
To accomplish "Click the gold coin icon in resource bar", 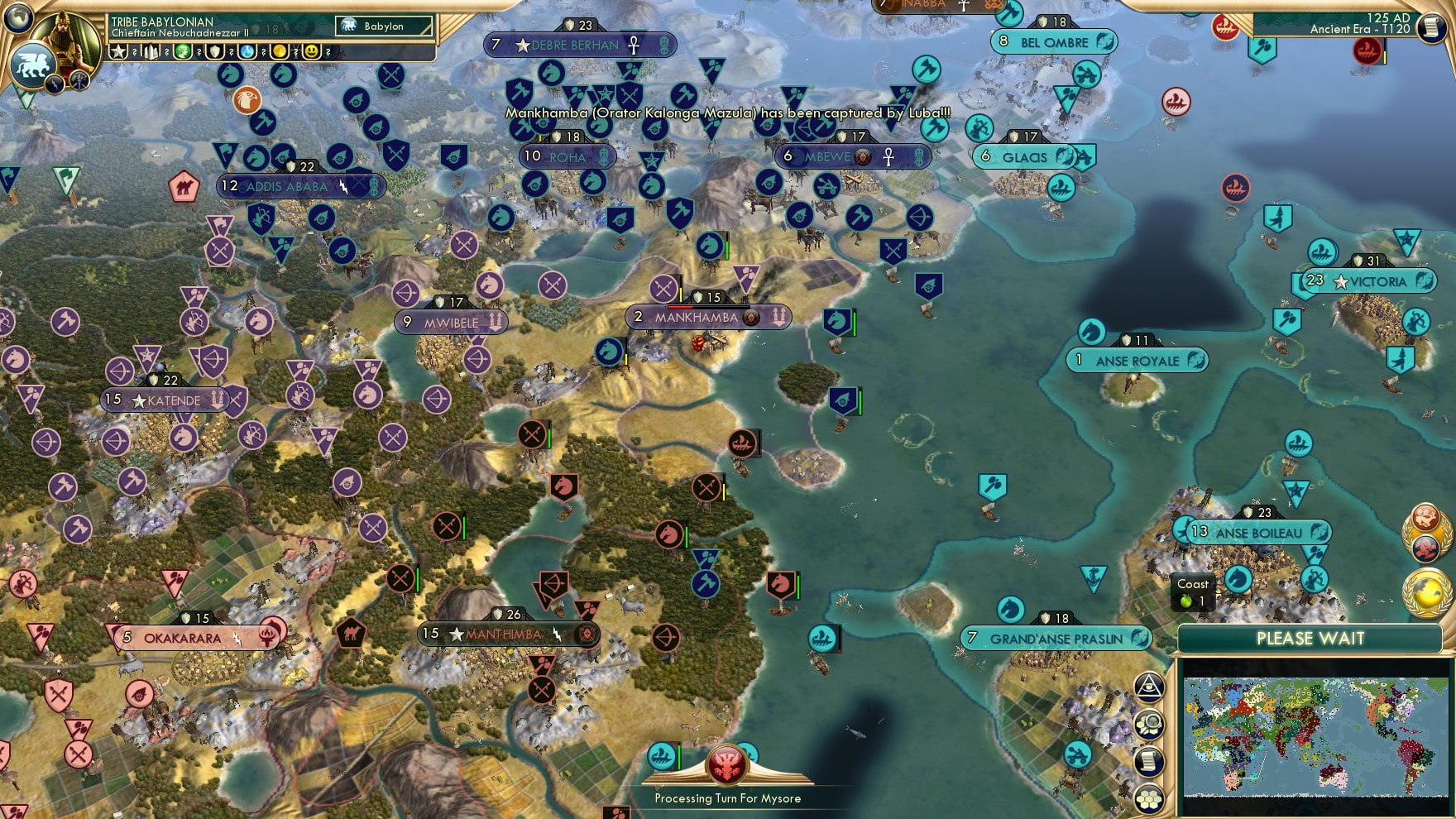I will tap(280, 51).
